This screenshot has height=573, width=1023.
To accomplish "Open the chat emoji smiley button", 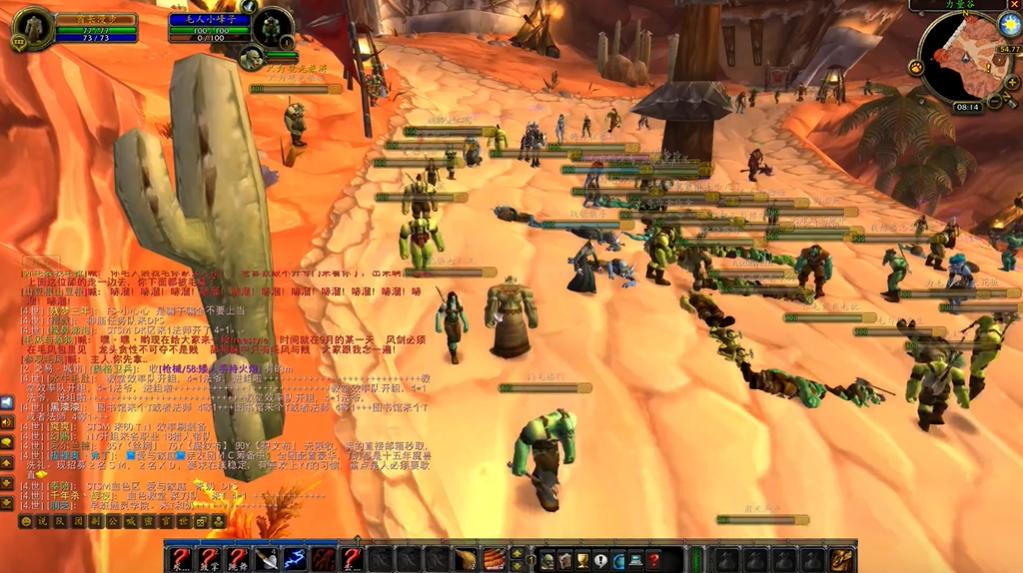I will click(x=26, y=521).
